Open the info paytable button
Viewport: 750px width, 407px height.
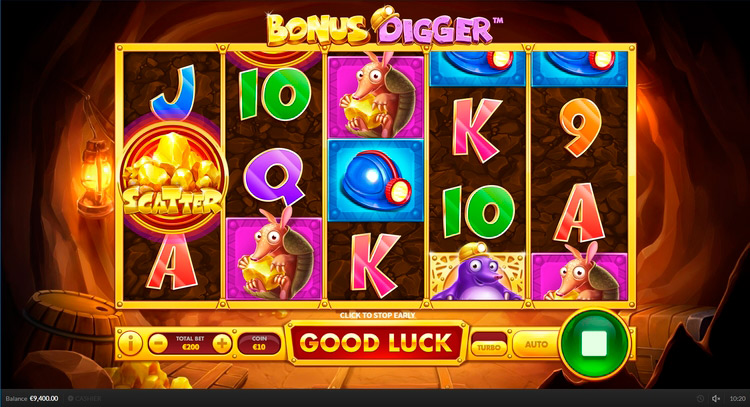click(130, 344)
